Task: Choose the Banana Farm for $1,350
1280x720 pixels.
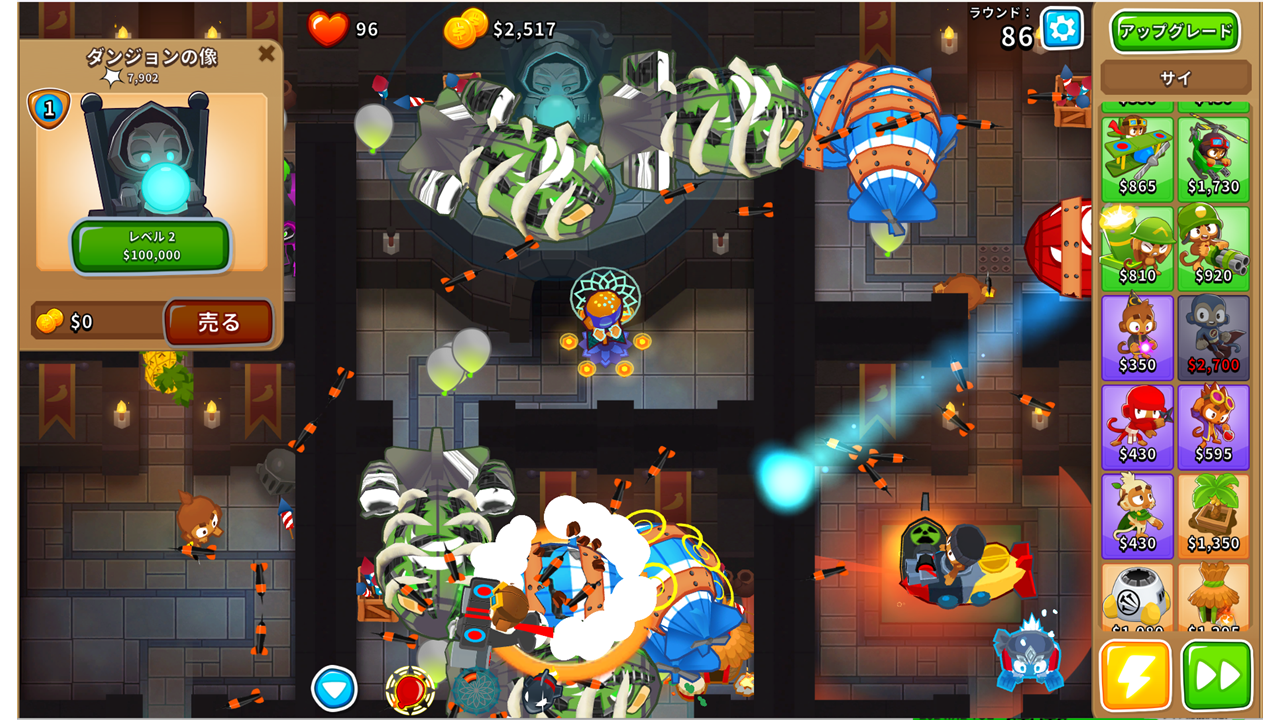Action: click(1214, 515)
